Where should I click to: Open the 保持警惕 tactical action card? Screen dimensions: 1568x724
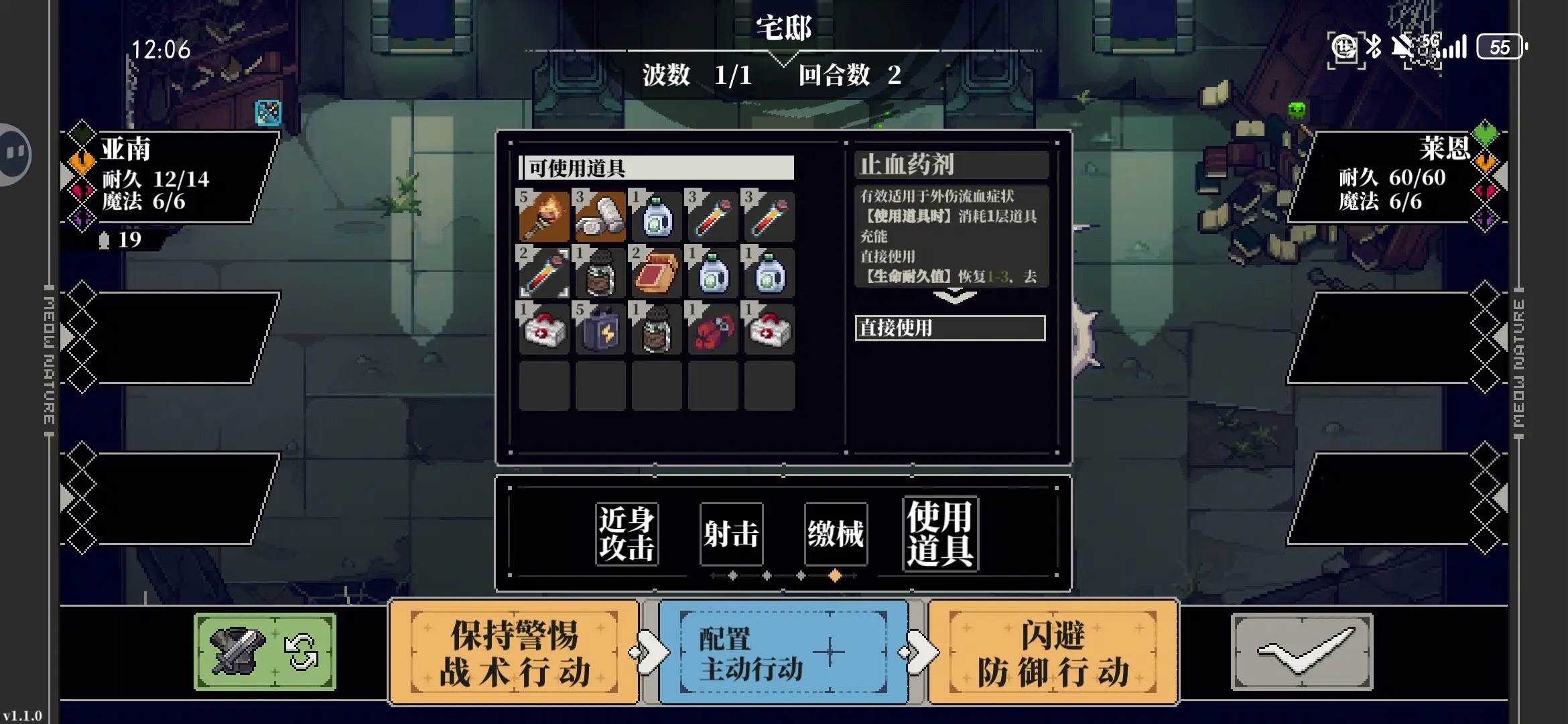pos(514,652)
